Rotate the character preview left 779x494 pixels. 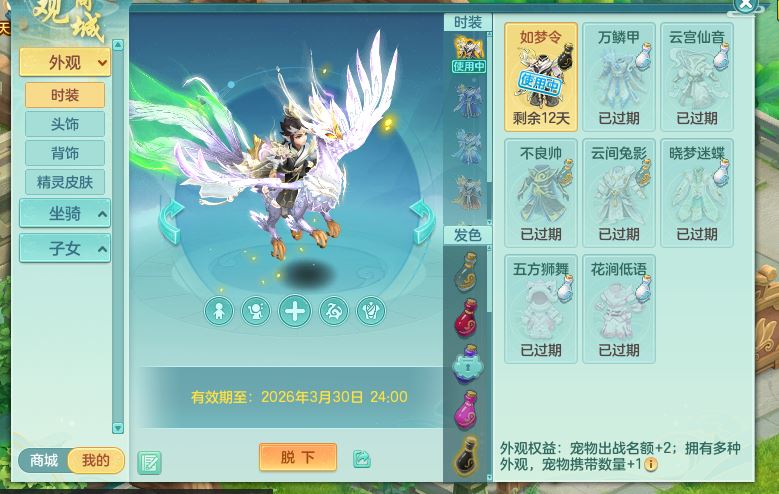(x=171, y=219)
